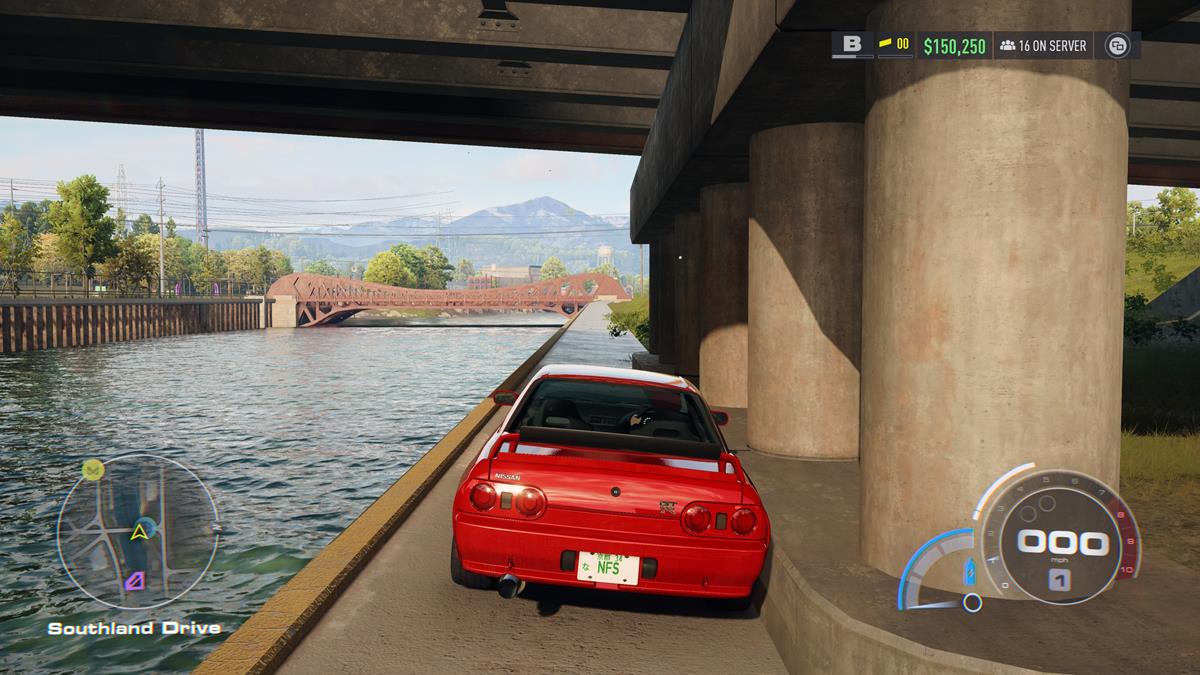Select the yellow marker on minimap edge
The height and width of the screenshot is (675, 1200).
click(x=93, y=469)
